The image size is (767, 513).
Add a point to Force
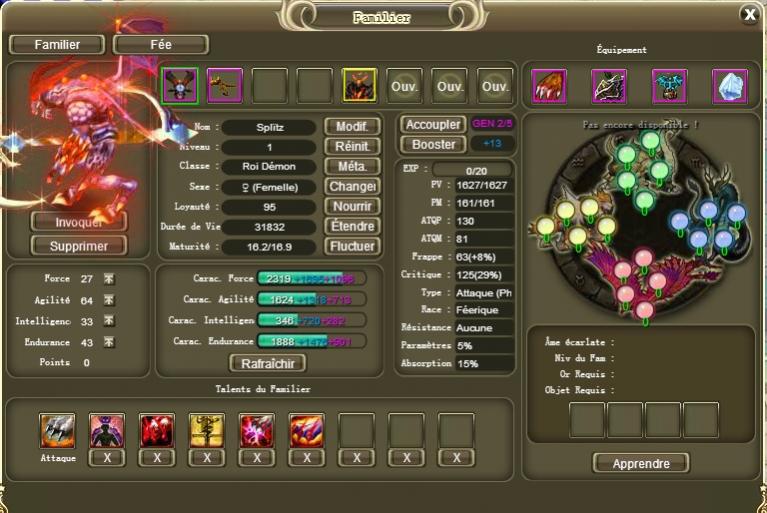(x=109, y=279)
